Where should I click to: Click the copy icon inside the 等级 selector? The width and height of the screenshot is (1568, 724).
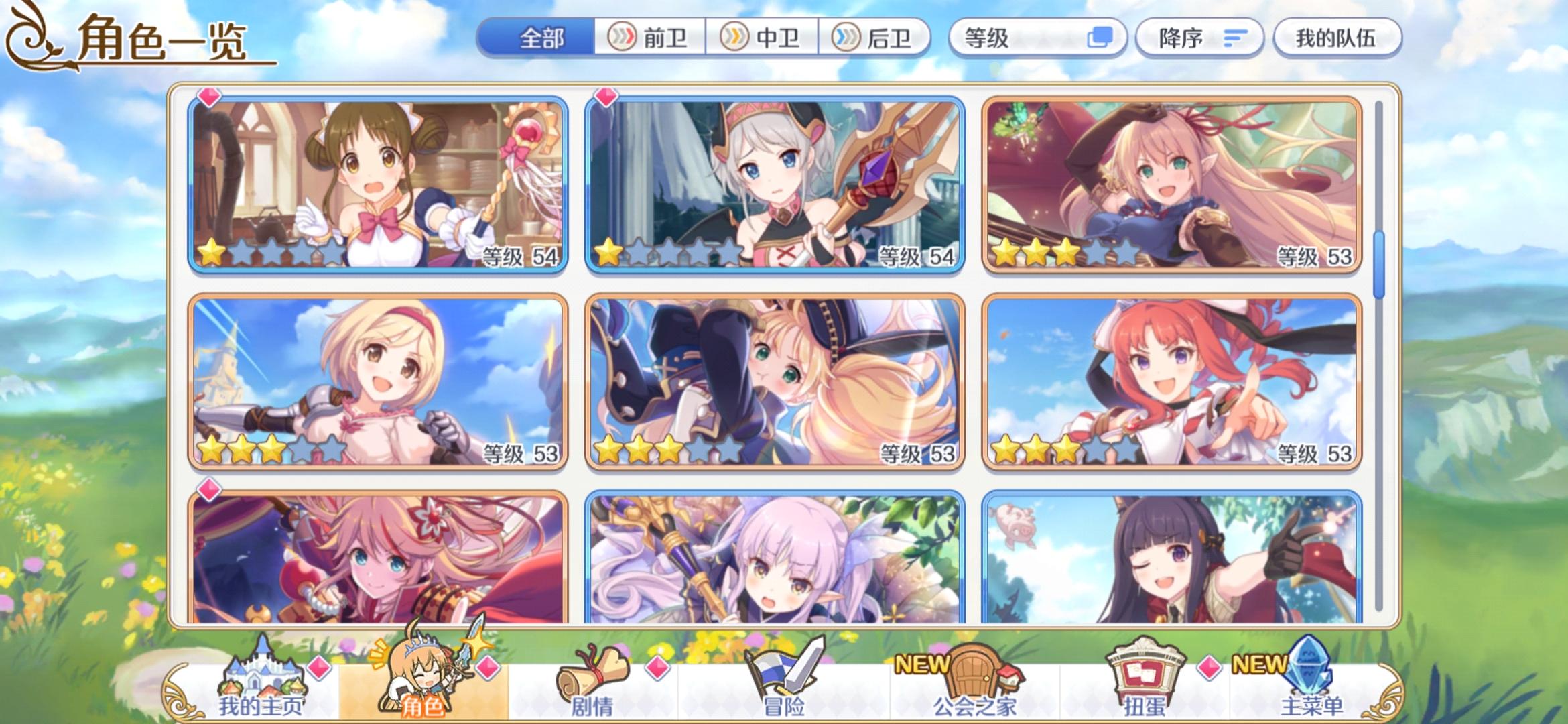coord(1098,38)
